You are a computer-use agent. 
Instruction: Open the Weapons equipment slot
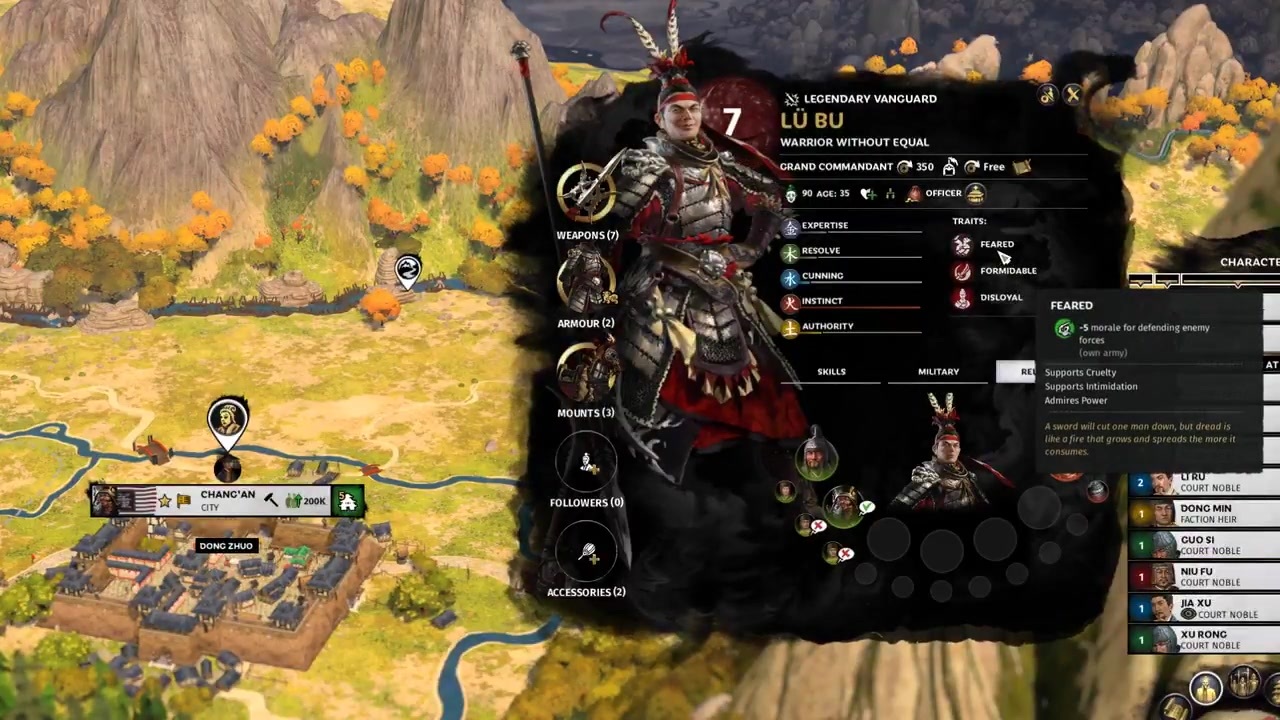[587, 193]
